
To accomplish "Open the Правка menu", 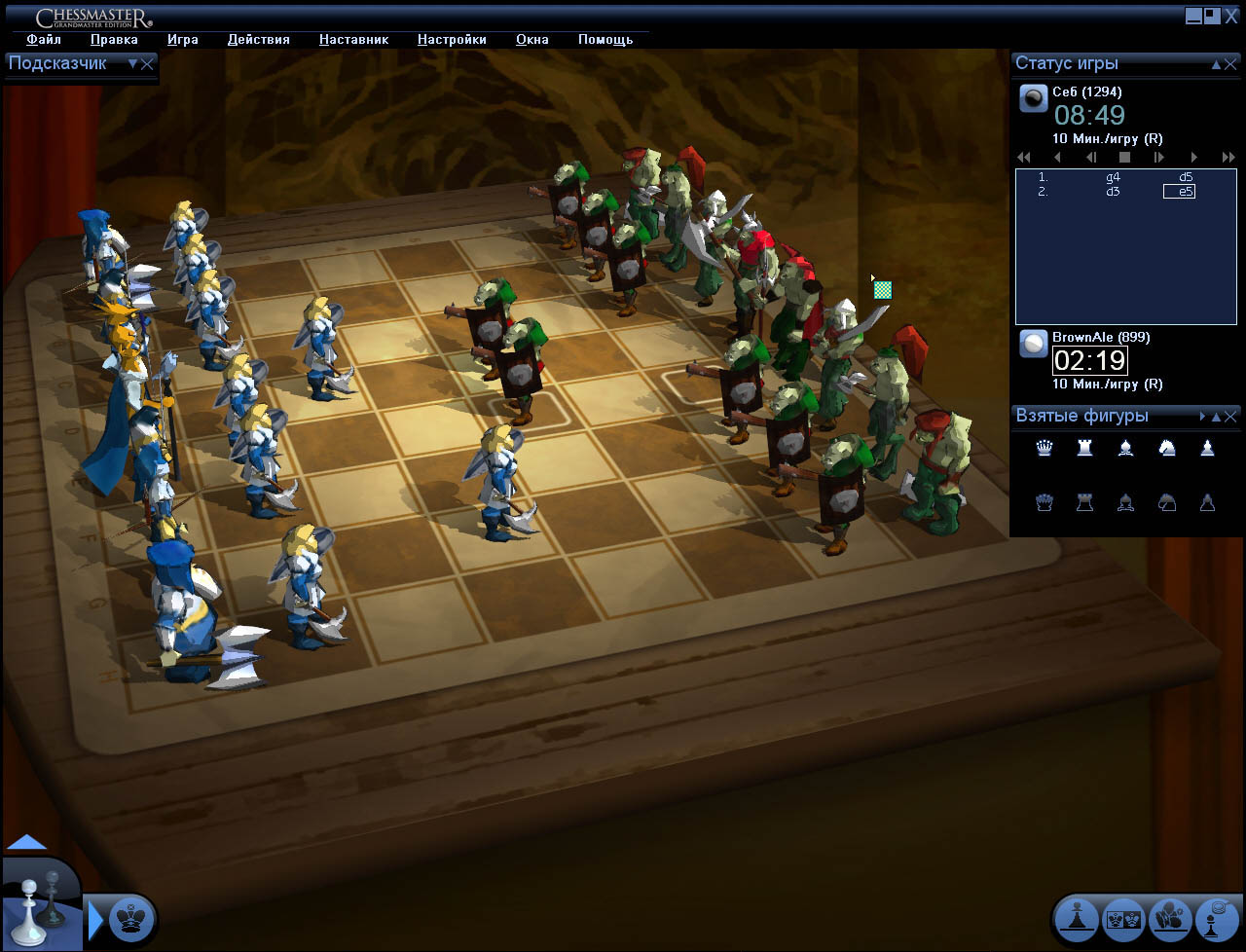I will pyautogui.click(x=114, y=40).
